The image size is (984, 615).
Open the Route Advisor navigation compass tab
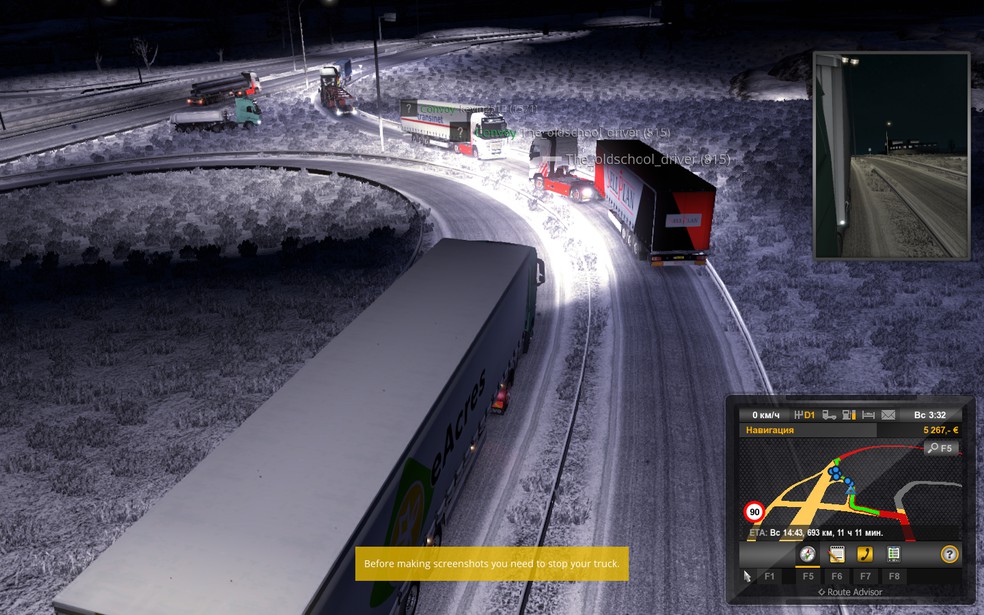tap(807, 554)
